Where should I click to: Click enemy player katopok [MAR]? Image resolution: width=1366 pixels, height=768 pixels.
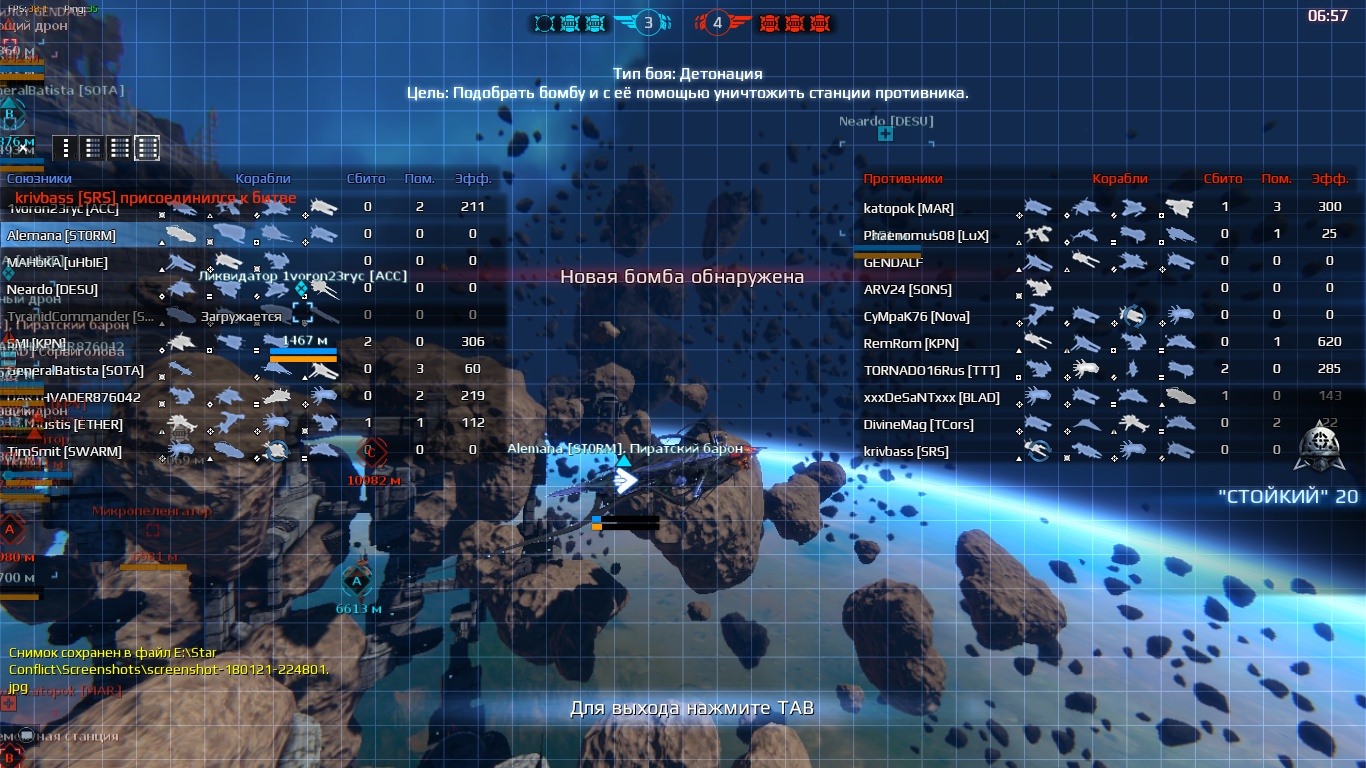click(908, 208)
